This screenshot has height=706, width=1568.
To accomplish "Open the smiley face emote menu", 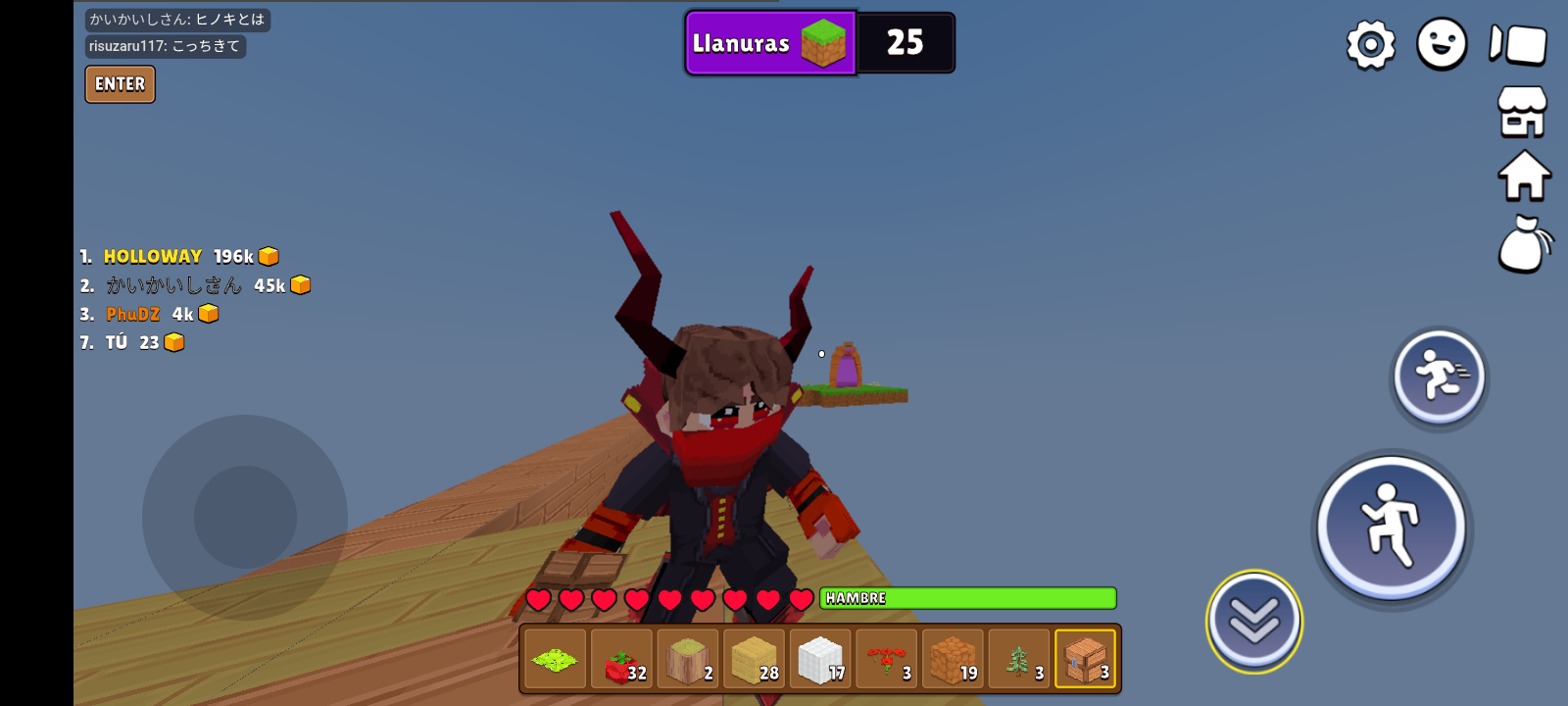I will (1442, 44).
